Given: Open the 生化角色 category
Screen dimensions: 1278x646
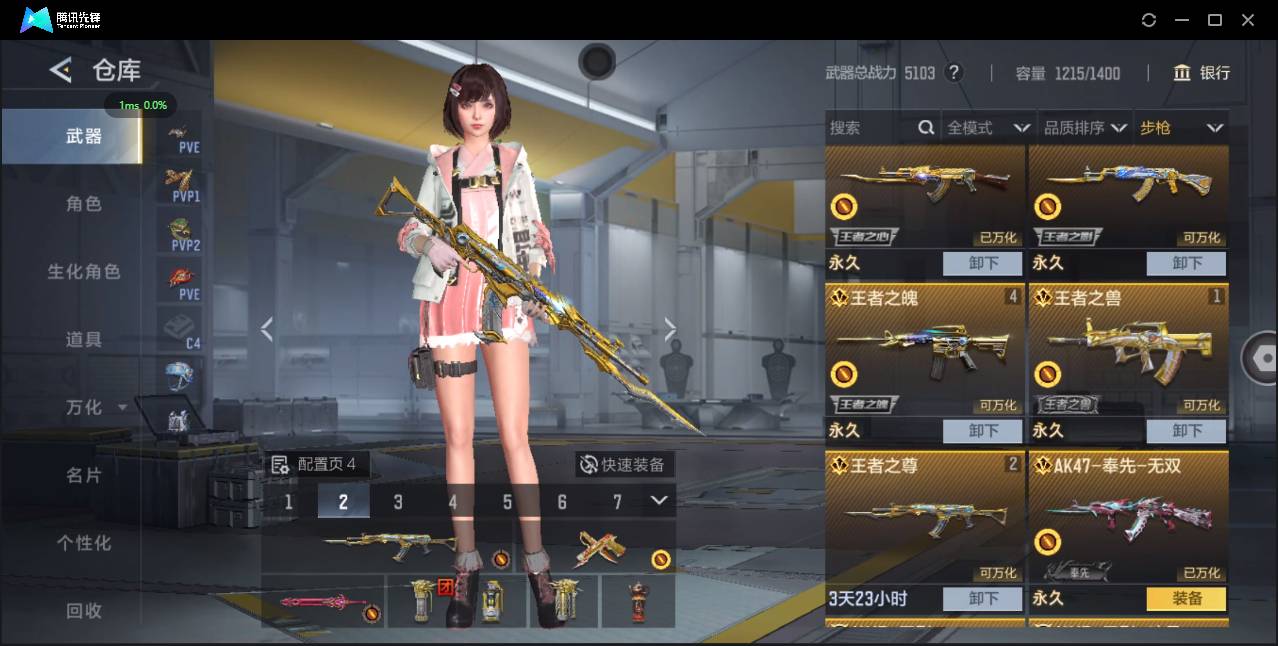Looking at the screenshot, I should click(84, 272).
